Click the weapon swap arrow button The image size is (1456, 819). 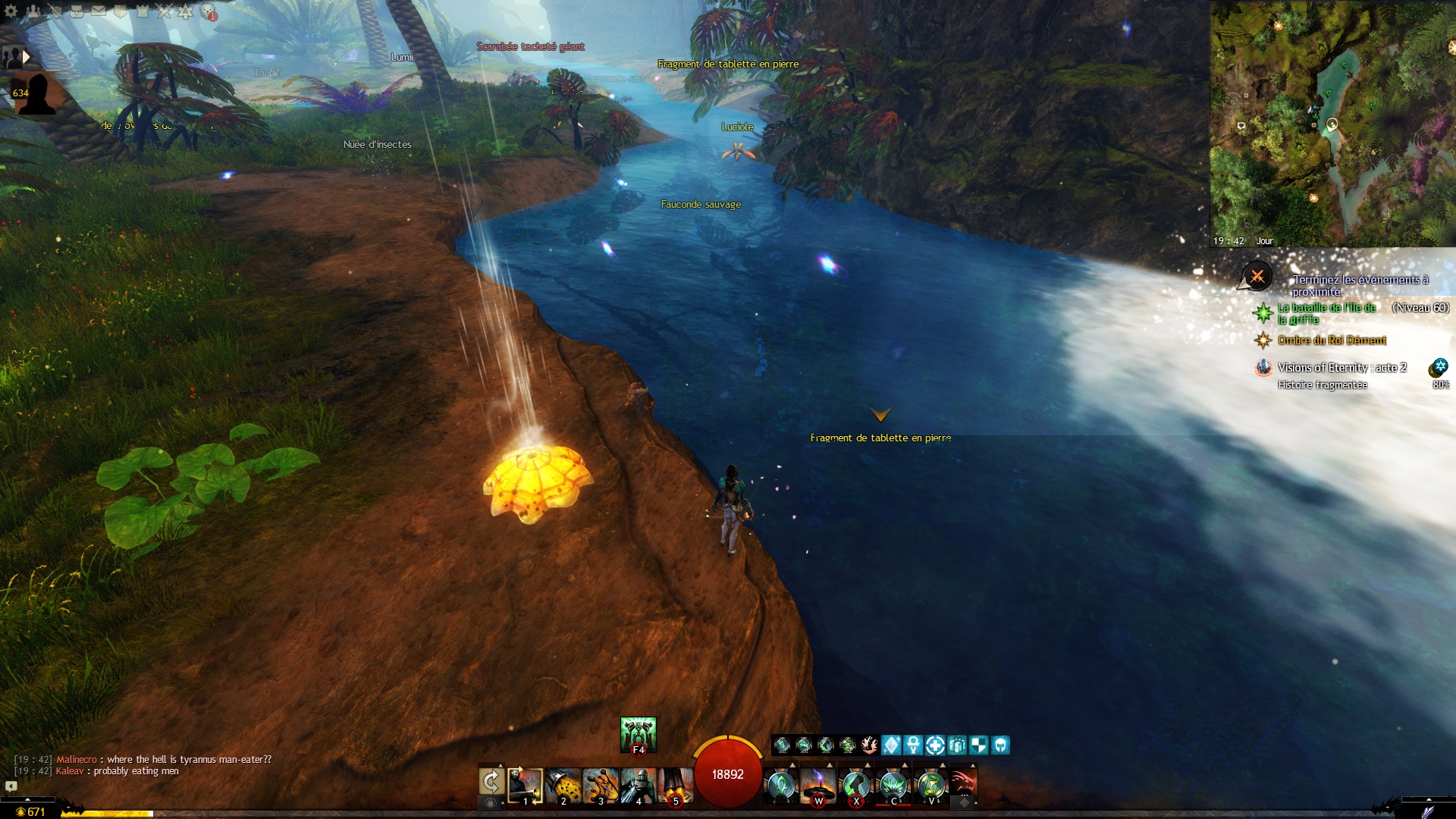[491, 782]
